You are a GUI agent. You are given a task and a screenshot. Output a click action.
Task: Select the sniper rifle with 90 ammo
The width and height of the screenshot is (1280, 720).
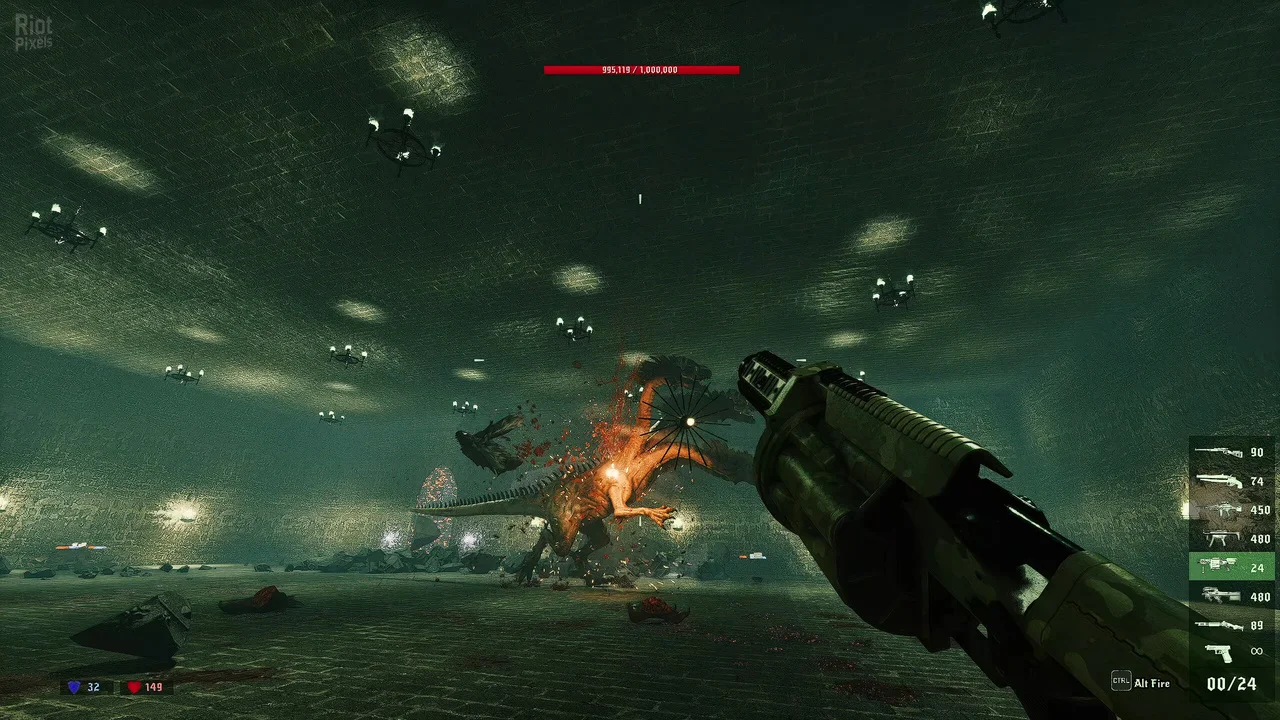[x=1231, y=452]
